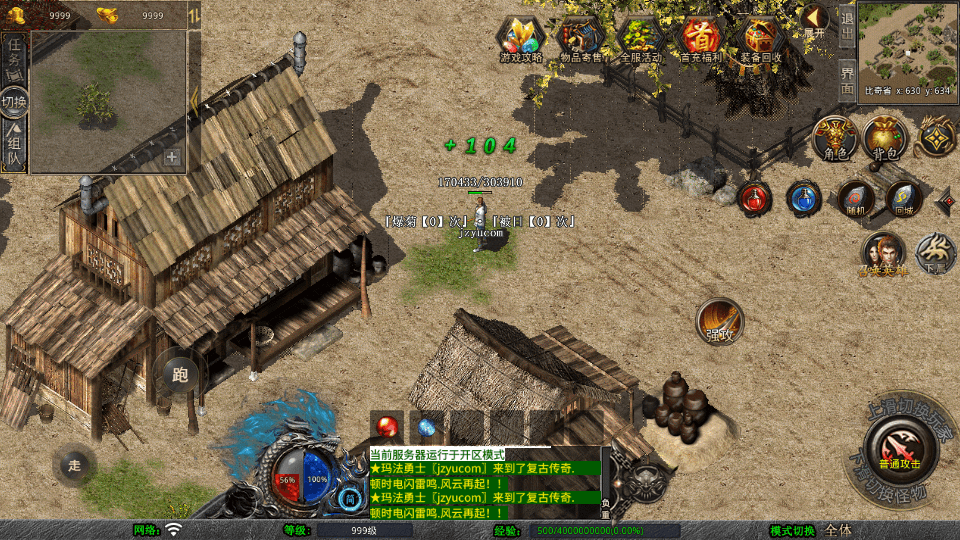Use the blue mana potion shortcut
Viewport: 960px width, 540px height.
click(803, 197)
